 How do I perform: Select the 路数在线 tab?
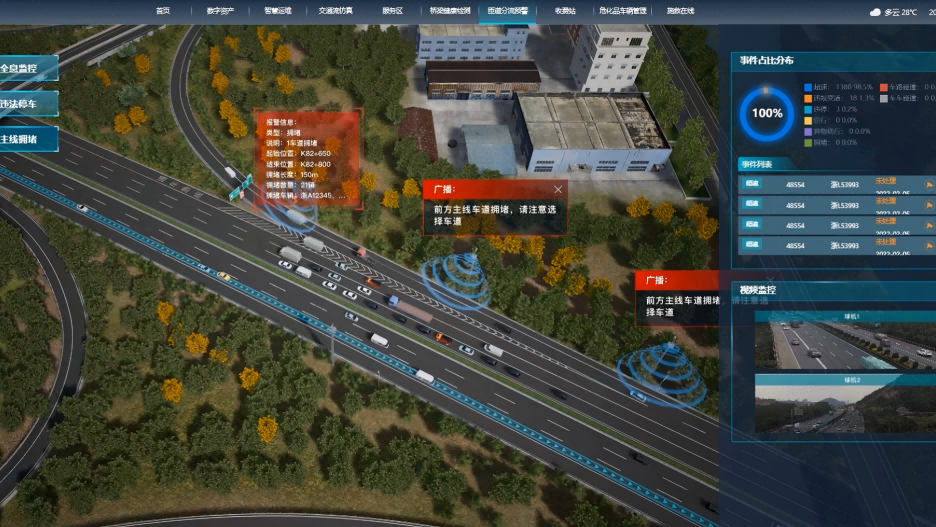(680, 10)
